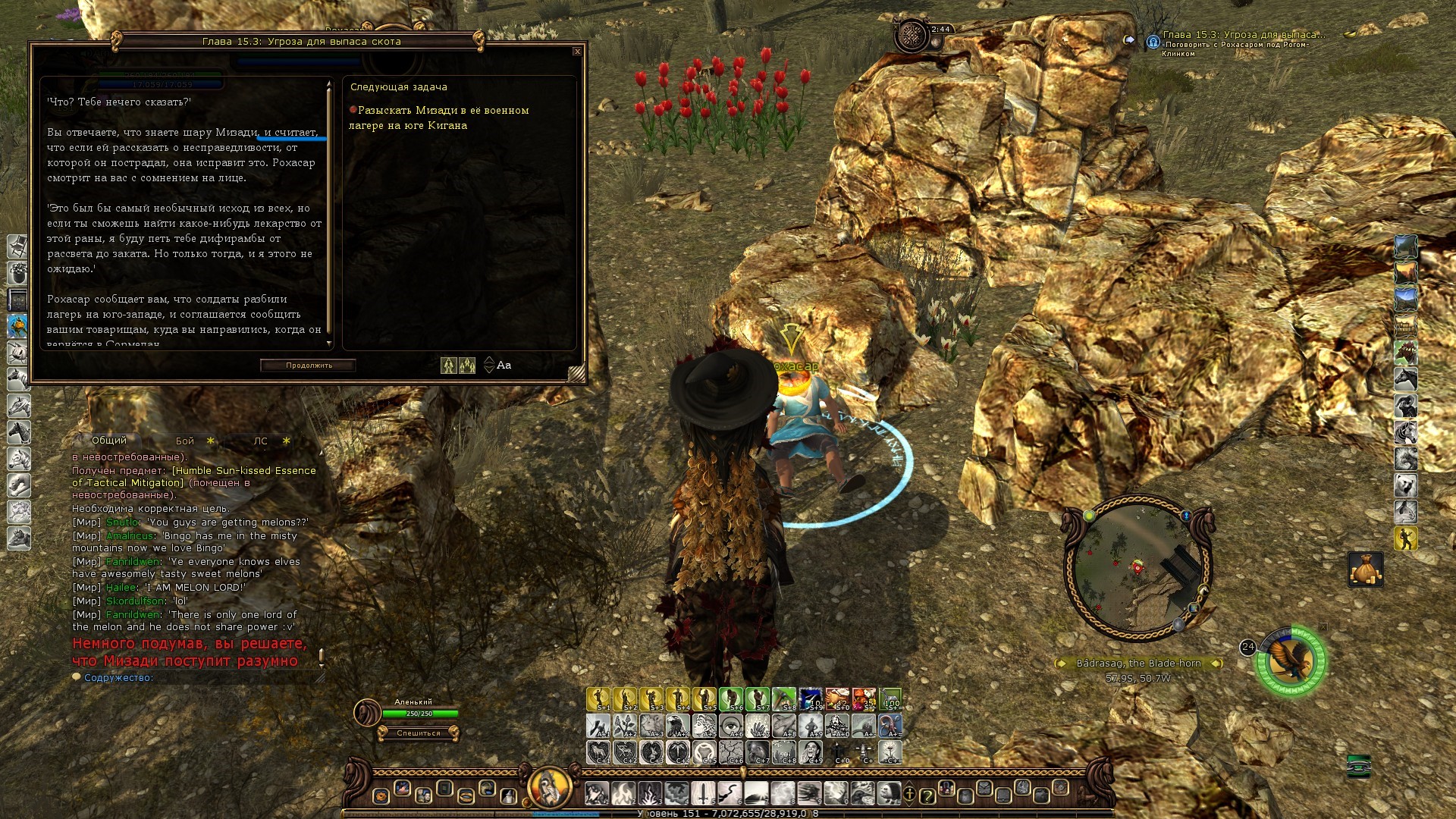Activate the eye skill on the second quickbar
The image size is (1456, 819).
click(731, 726)
